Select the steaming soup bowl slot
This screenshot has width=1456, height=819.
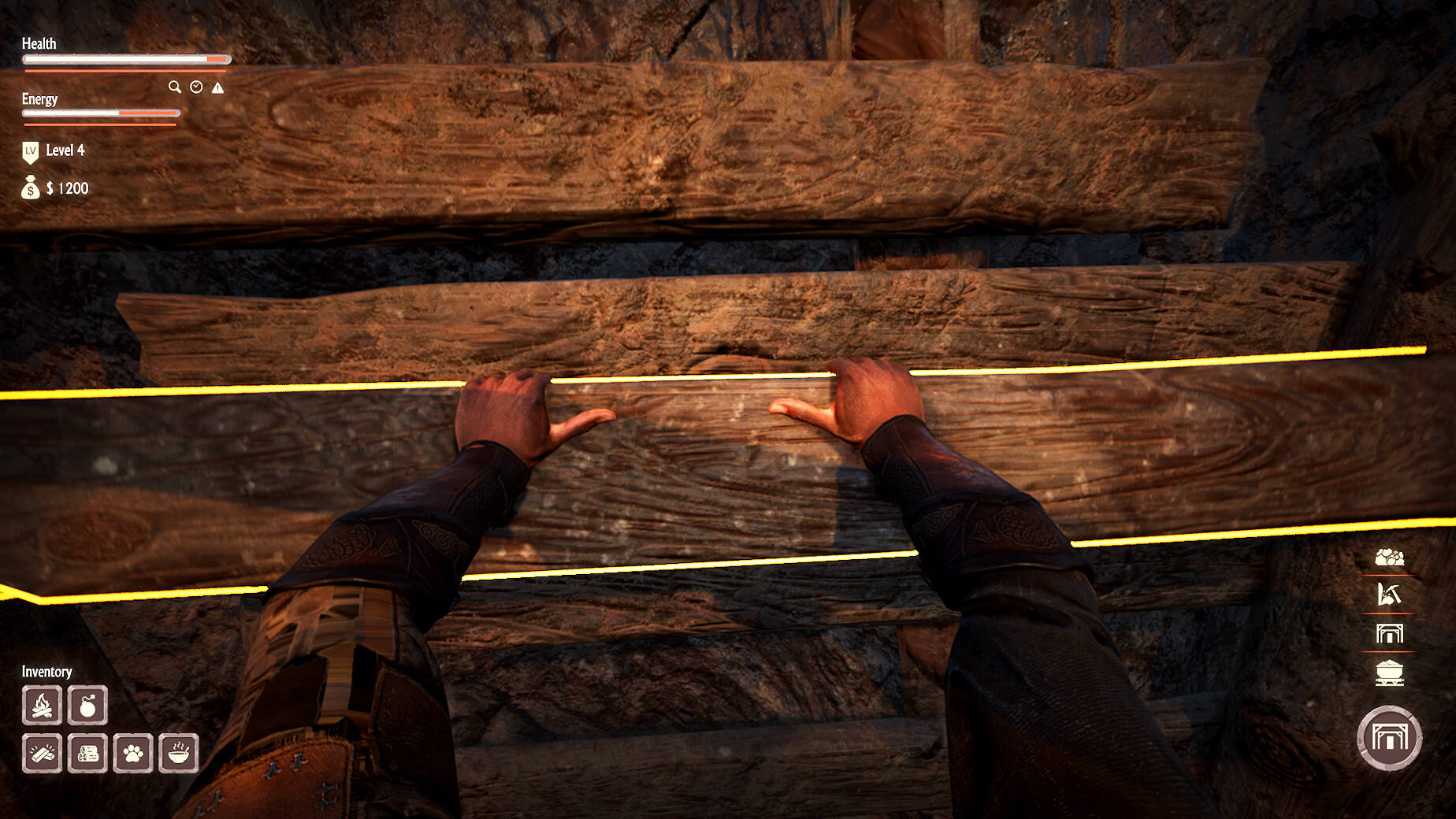click(179, 754)
